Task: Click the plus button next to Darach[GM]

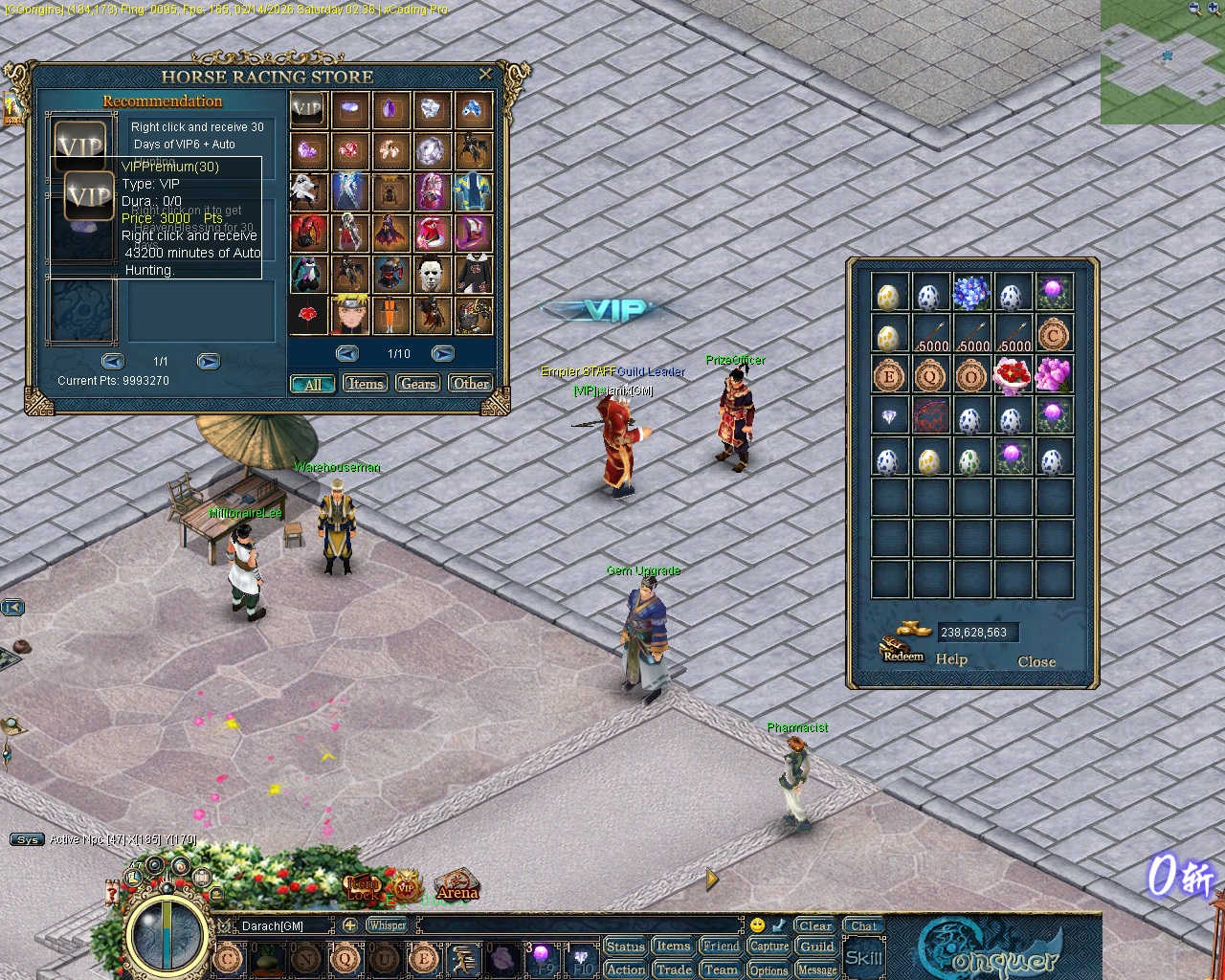Action: point(351,925)
